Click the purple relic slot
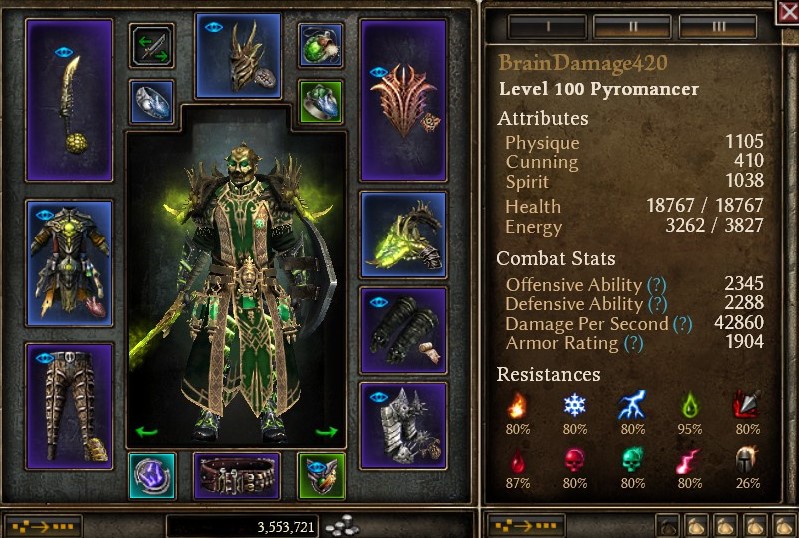799x538 pixels. (x=152, y=476)
